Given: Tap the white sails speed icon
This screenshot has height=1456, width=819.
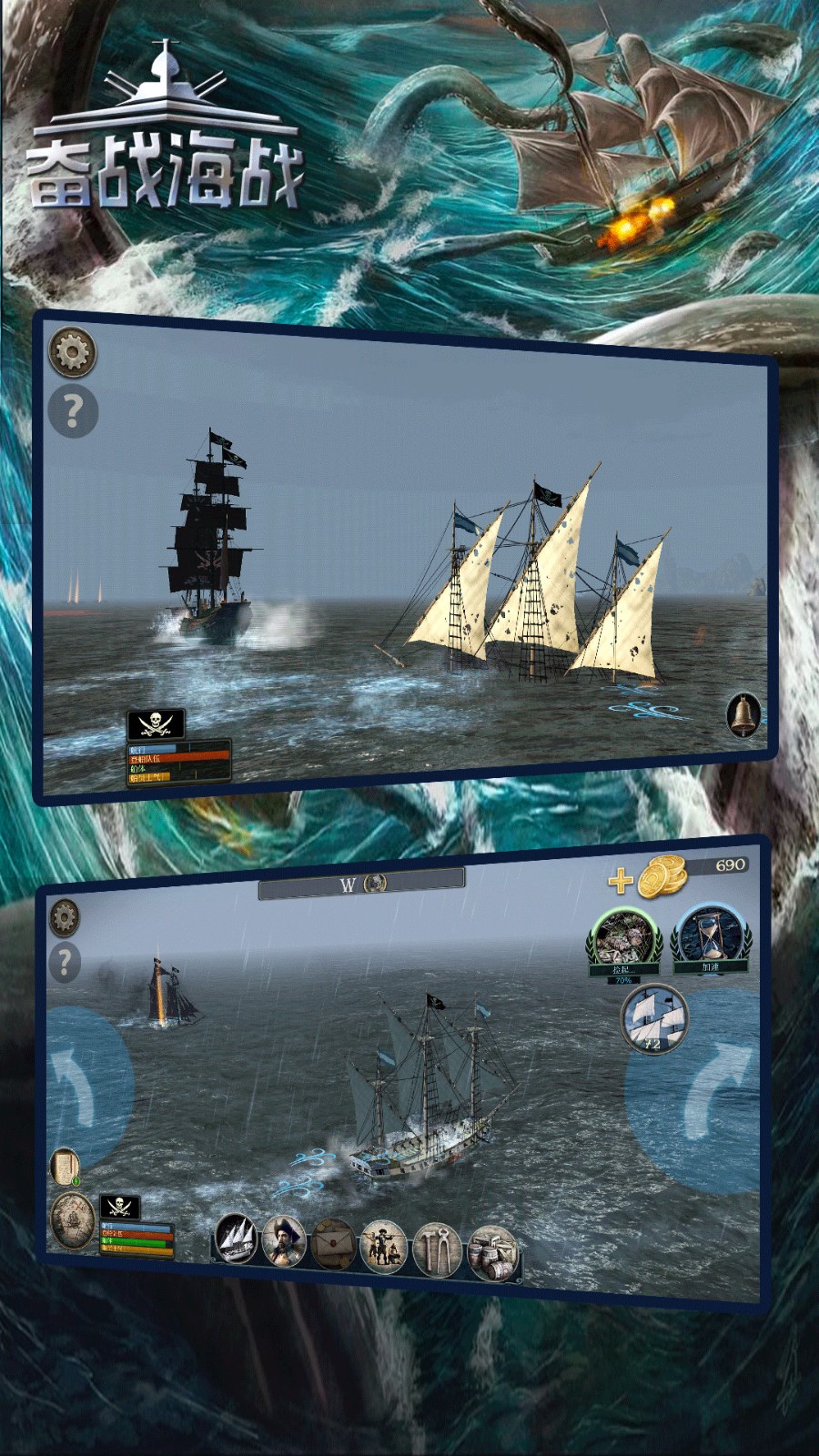Looking at the screenshot, I should point(653,1019).
